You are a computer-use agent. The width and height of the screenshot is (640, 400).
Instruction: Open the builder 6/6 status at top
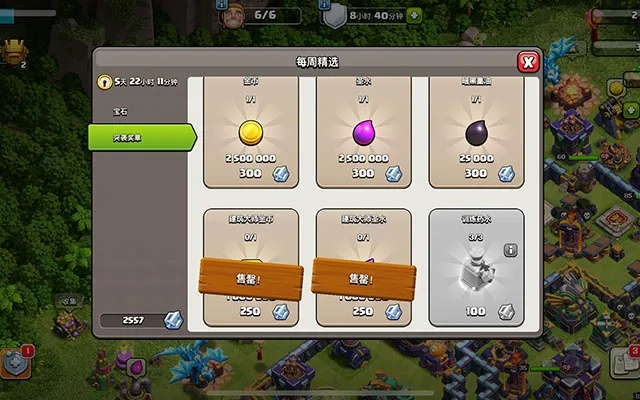(x=248, y=16)
